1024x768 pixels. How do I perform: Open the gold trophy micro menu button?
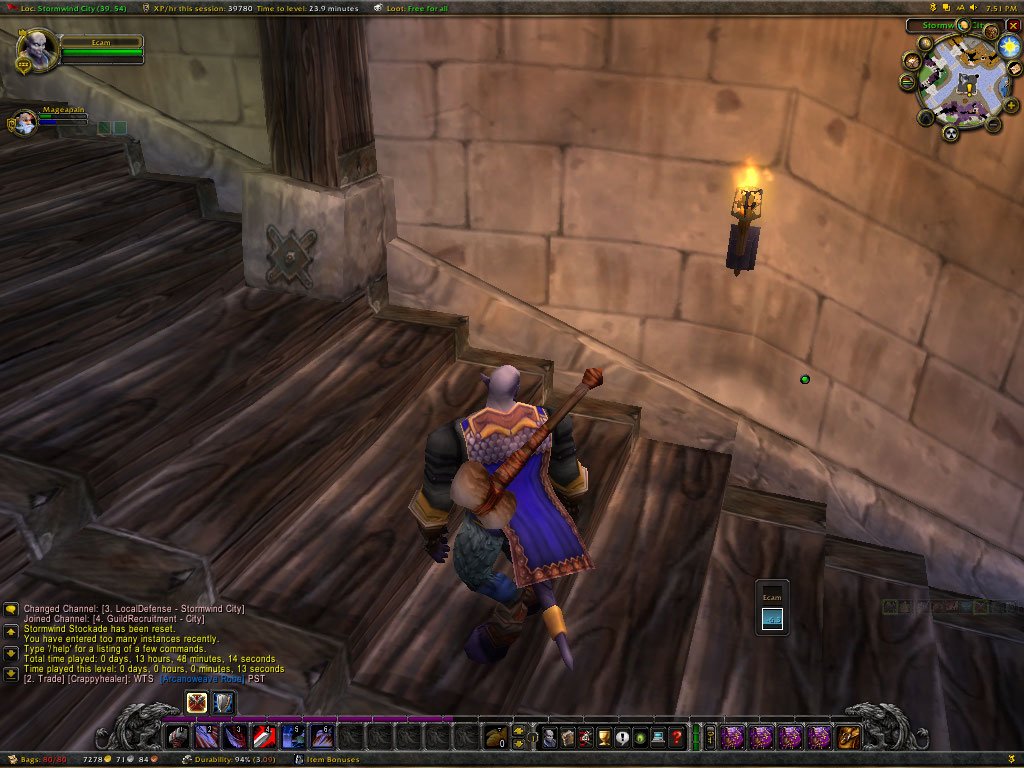605,738
